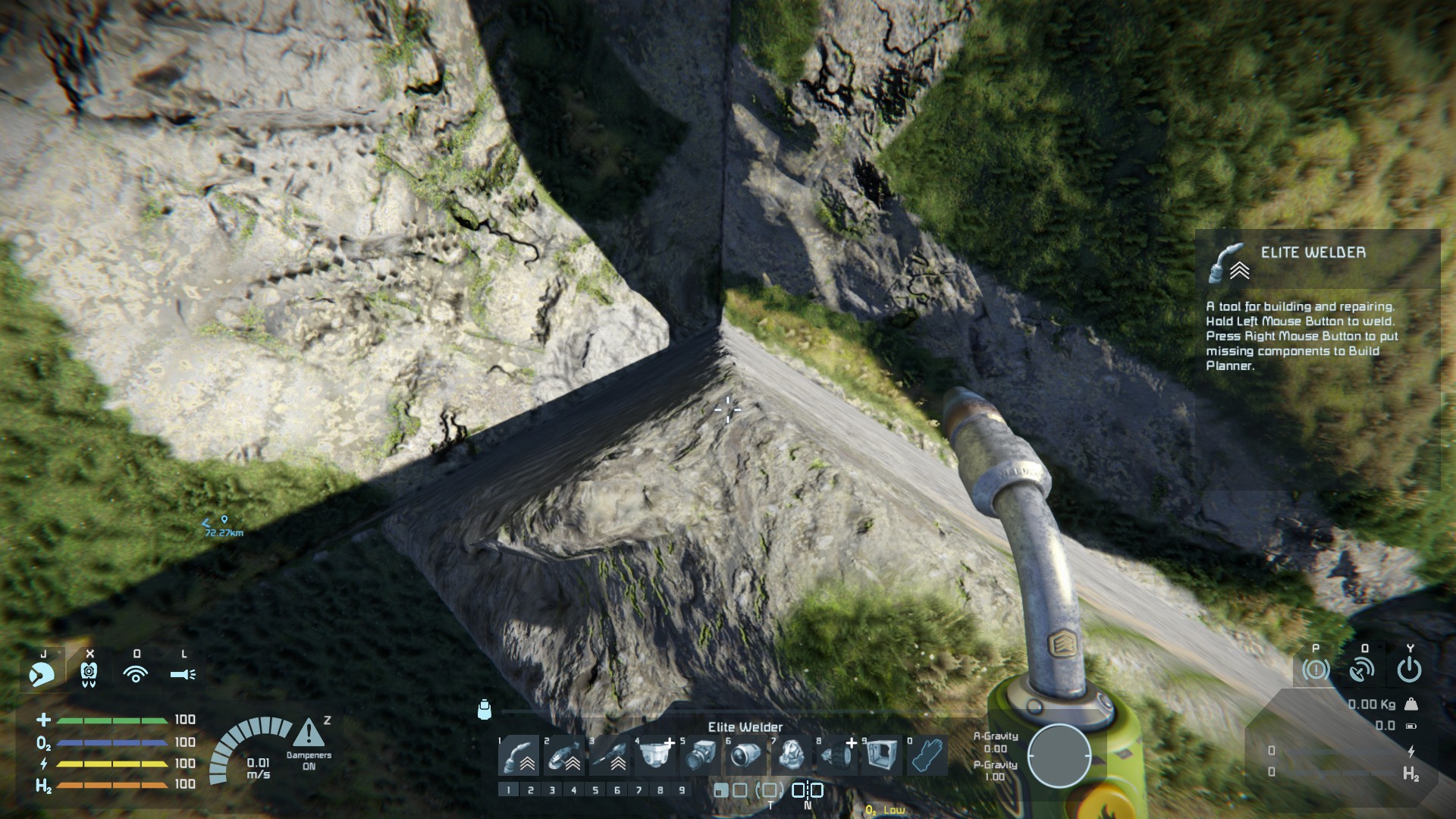Toggle the helmet visor icon
1456x819 pixels.
tap(41, 673)
